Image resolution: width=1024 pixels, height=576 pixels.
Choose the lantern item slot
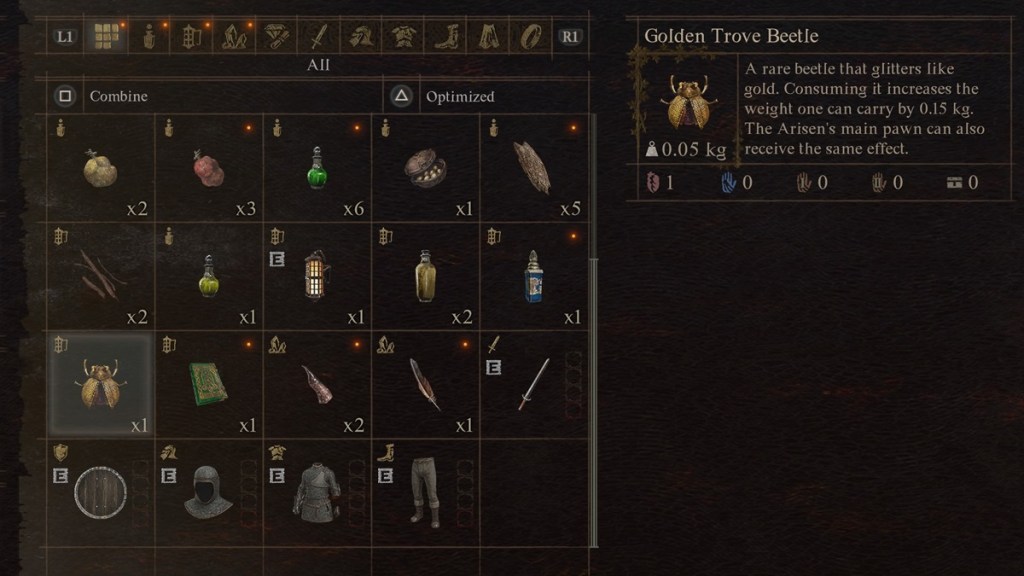pos(317,276)
